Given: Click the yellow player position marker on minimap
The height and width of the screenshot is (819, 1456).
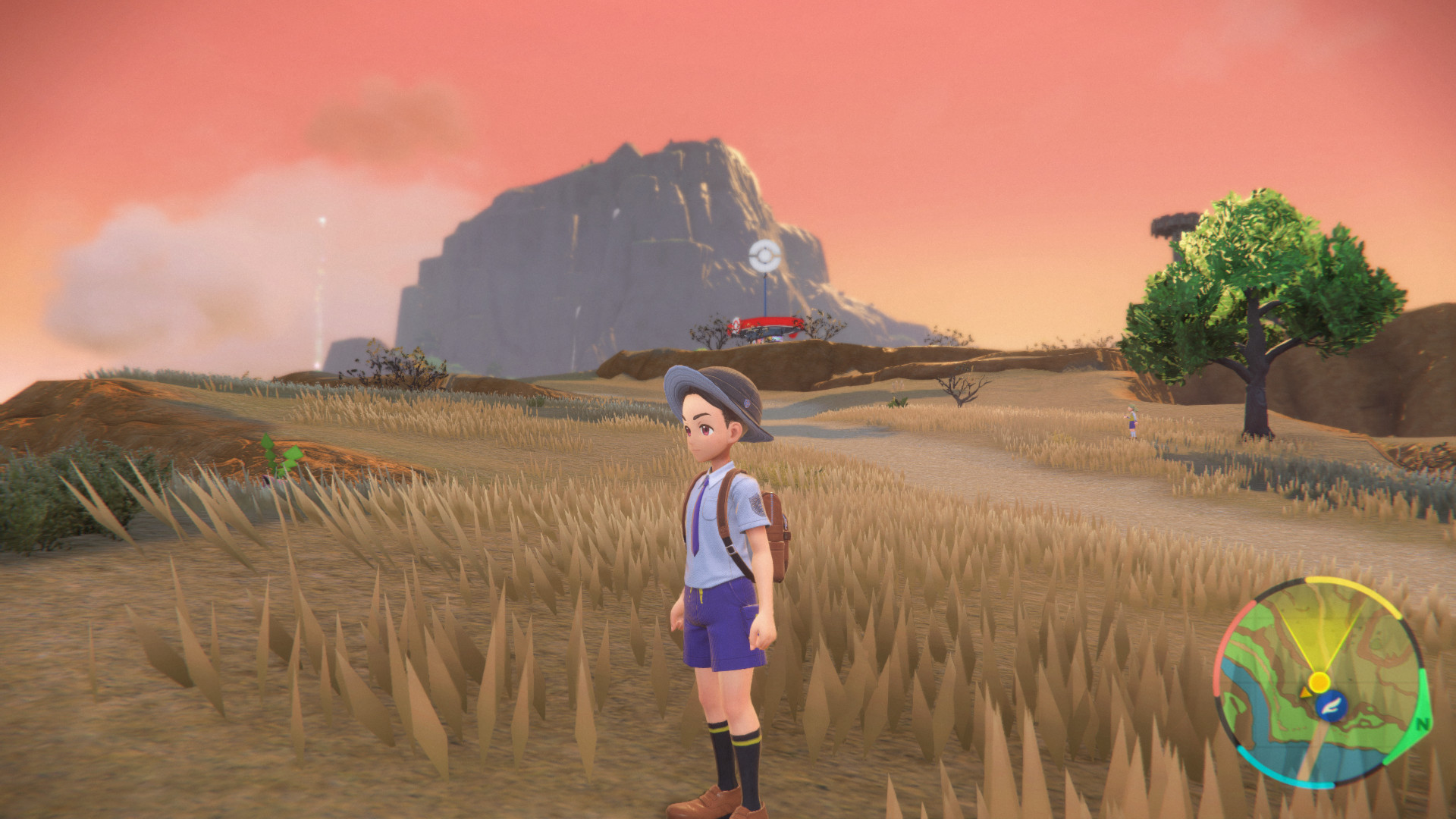Looking at the screenshot, I should point(1319,681).
